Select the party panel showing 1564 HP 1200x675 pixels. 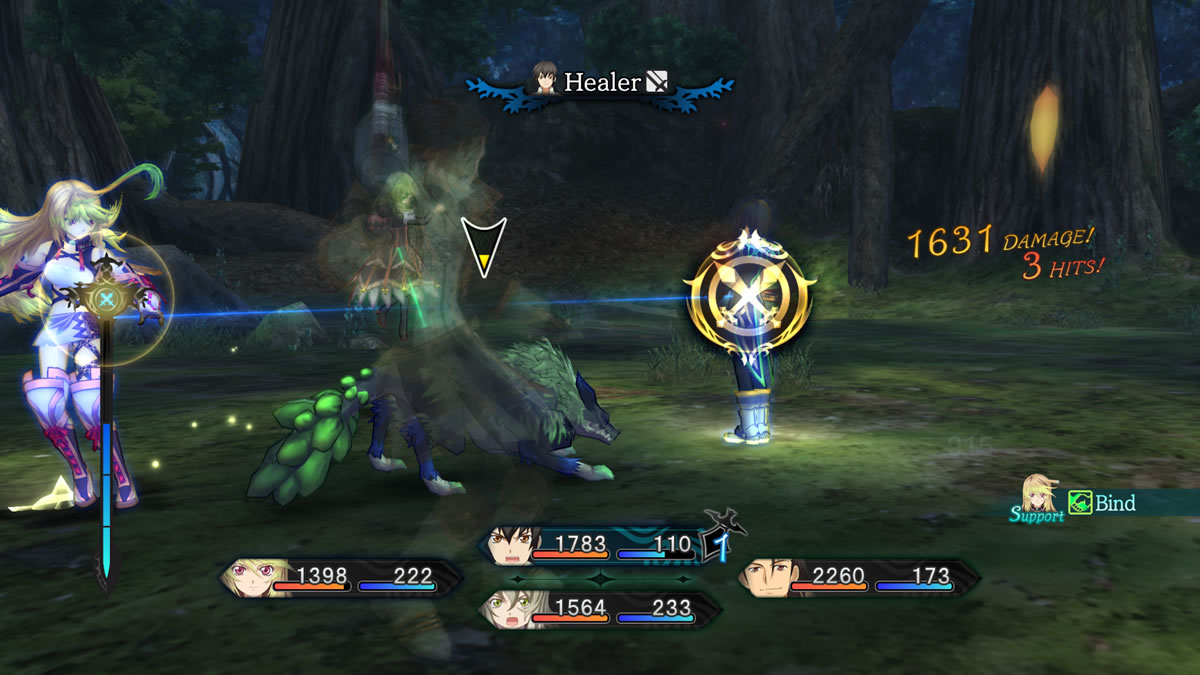click(x=600, y=609)
